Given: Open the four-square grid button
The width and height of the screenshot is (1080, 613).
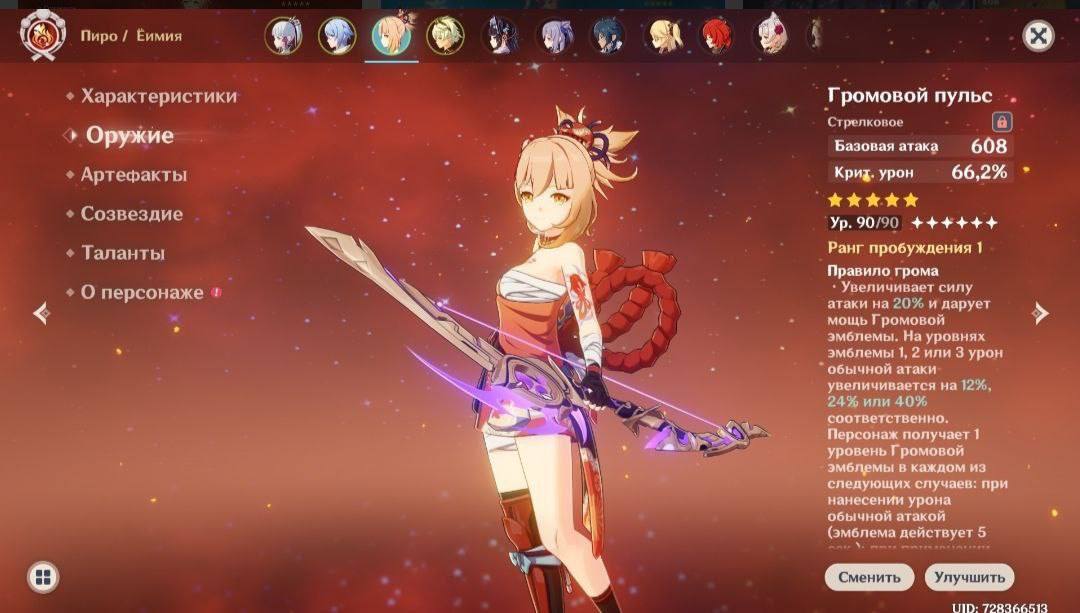Looking at the screenshot, I should pyautogui.click(x=42, y=576).
